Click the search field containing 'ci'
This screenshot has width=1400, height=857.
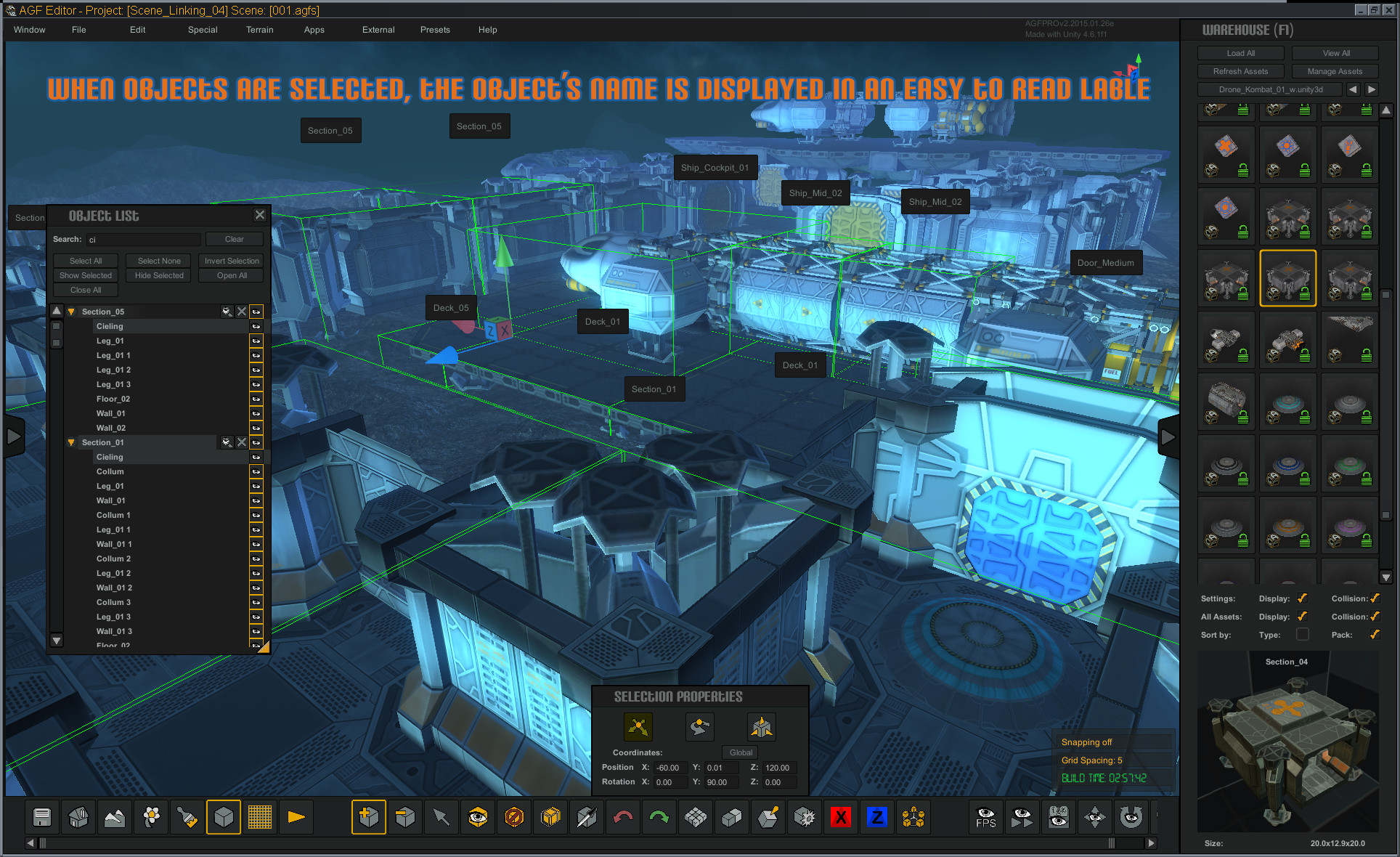point(143,239)
